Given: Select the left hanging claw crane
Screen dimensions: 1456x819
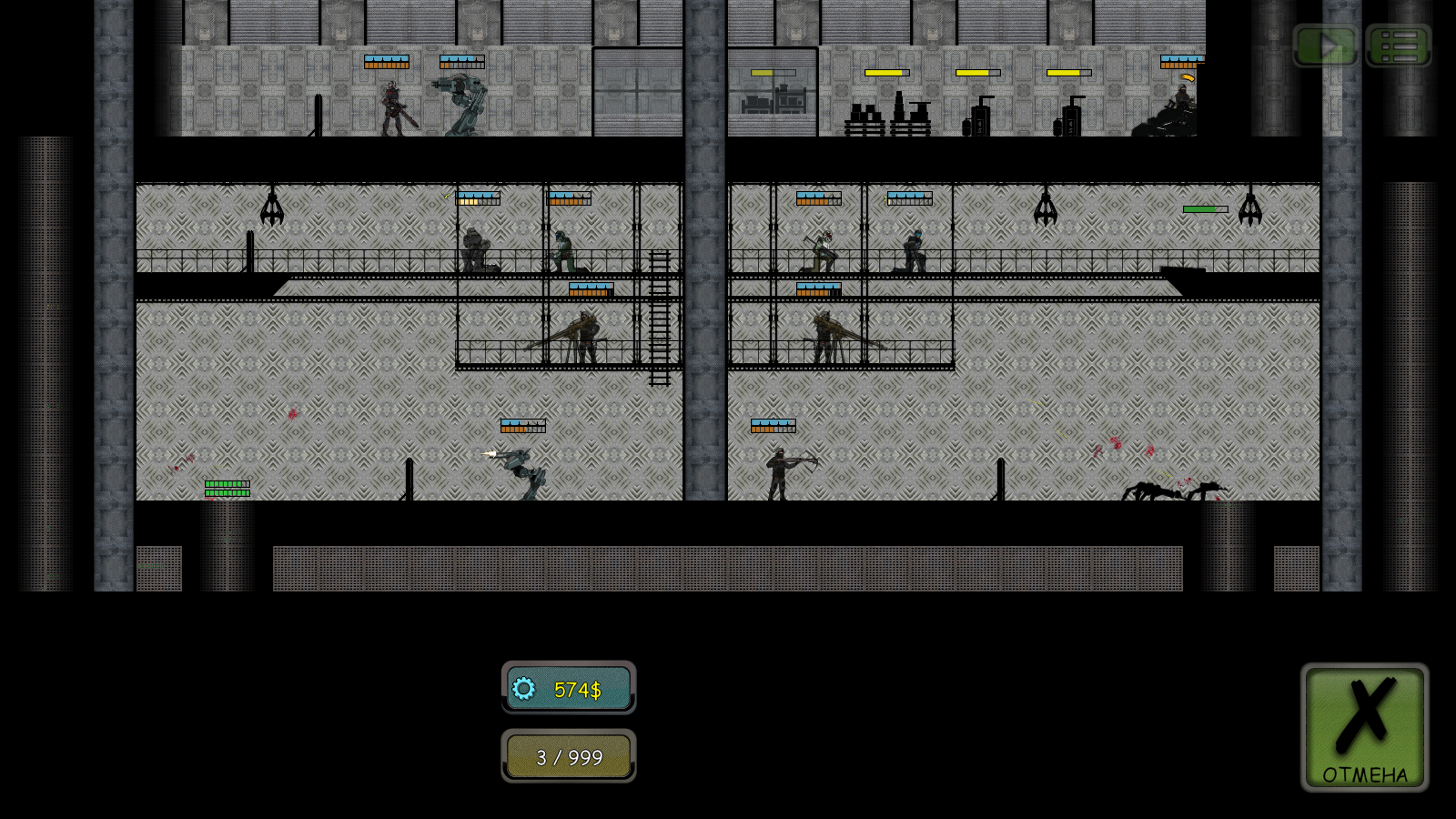Looking at the screenshot, I should click(270, 209).
